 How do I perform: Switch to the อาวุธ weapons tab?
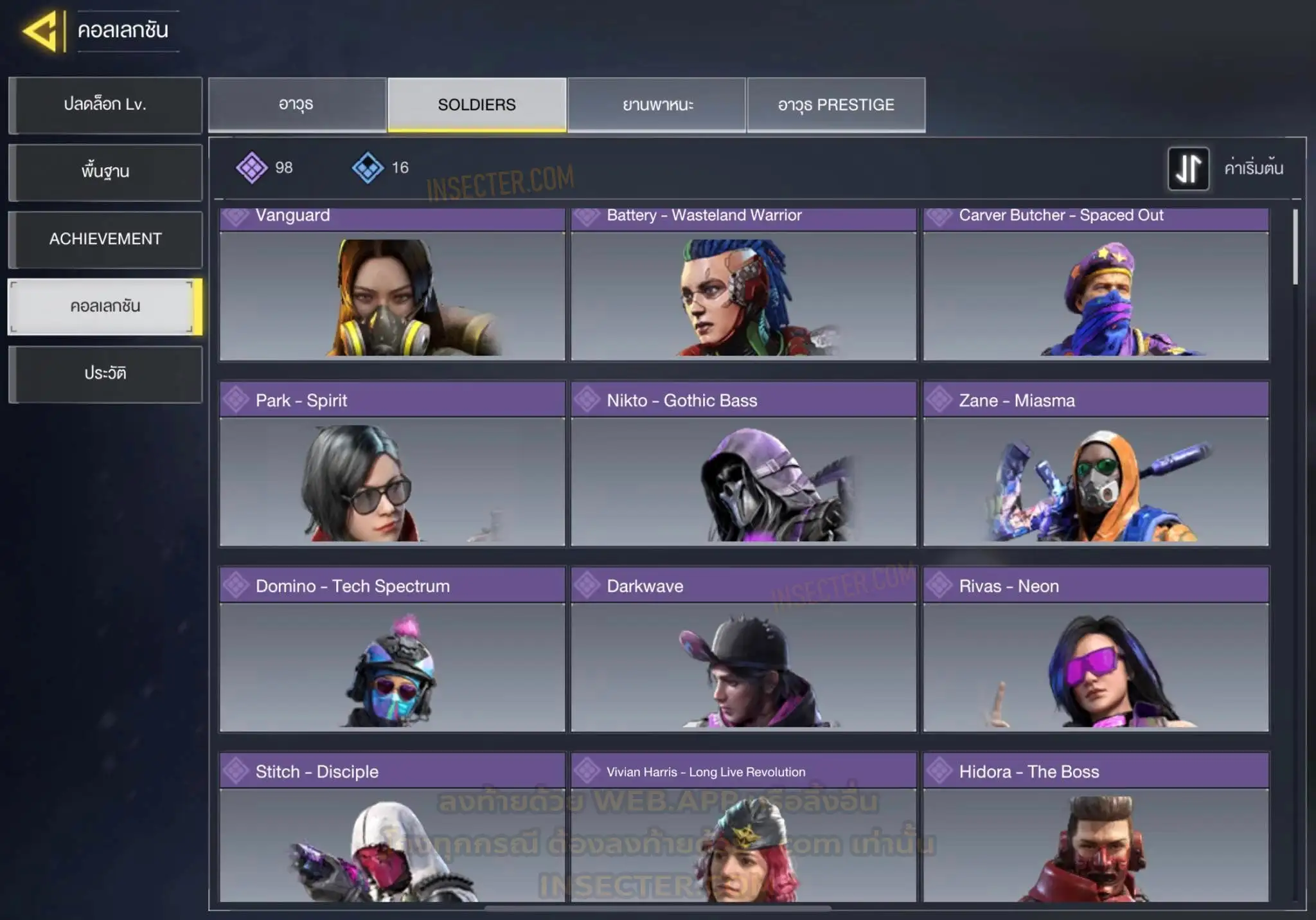(x=297, y=105)
